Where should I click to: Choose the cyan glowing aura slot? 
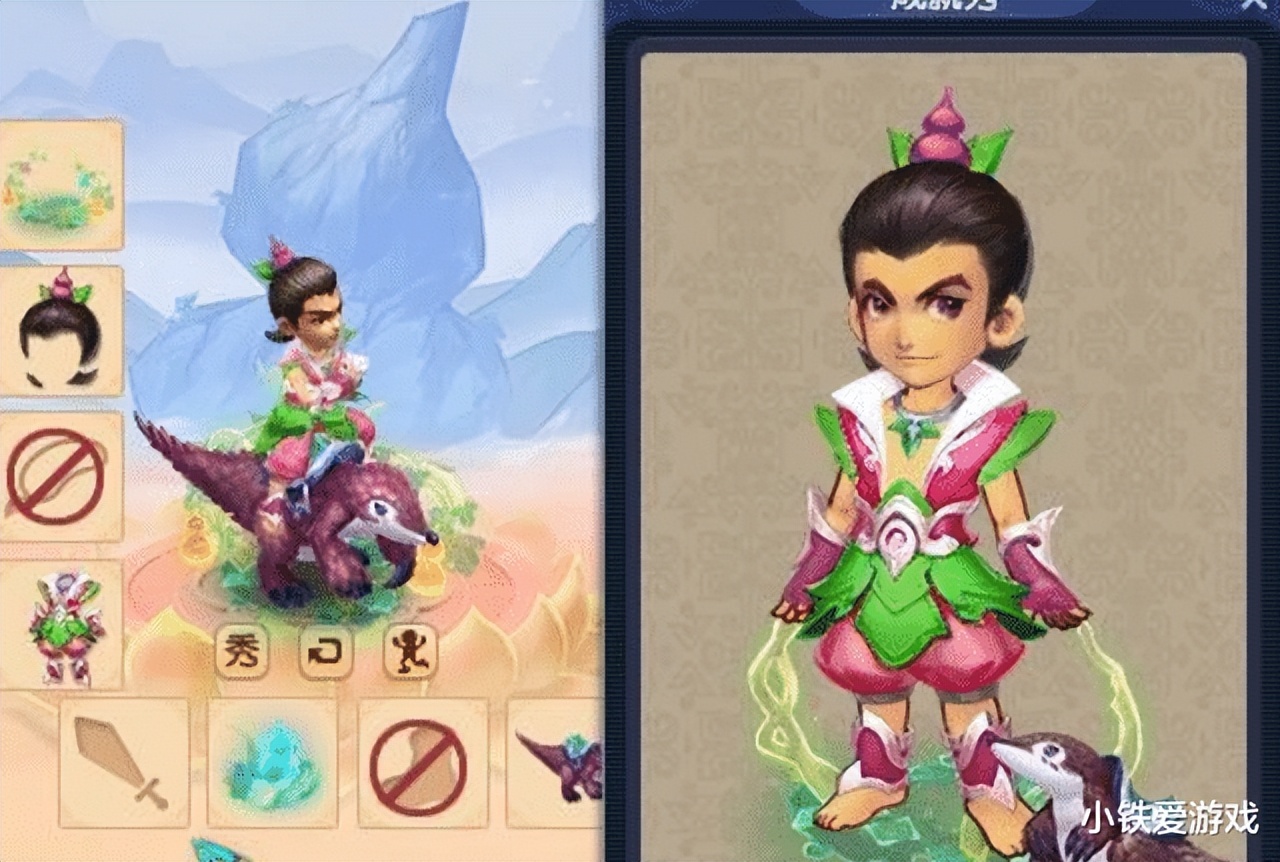[272, 762]
